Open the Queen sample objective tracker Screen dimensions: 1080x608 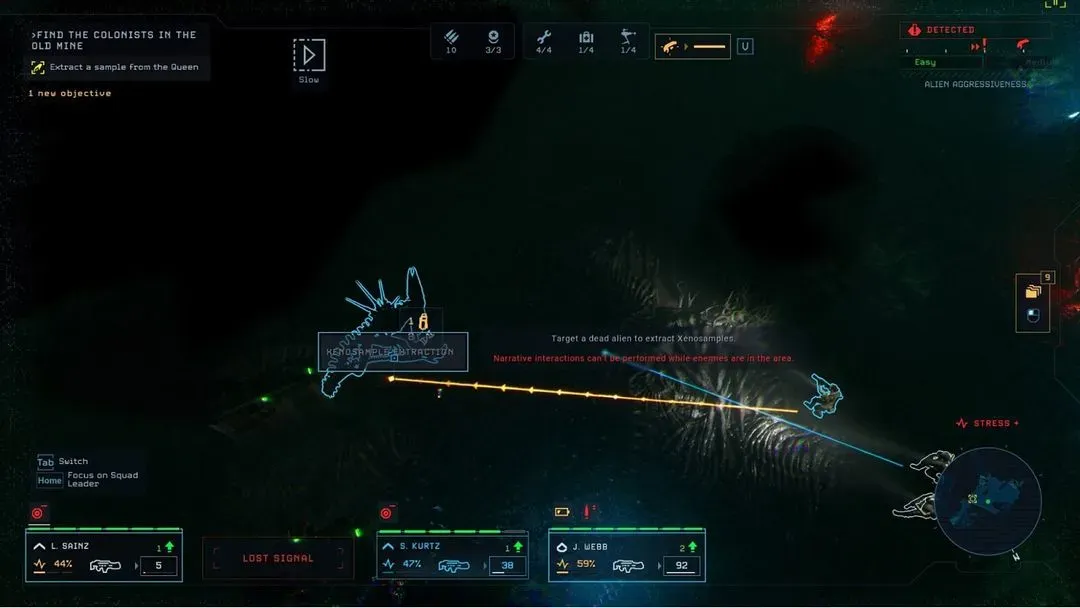coord(114,67)
